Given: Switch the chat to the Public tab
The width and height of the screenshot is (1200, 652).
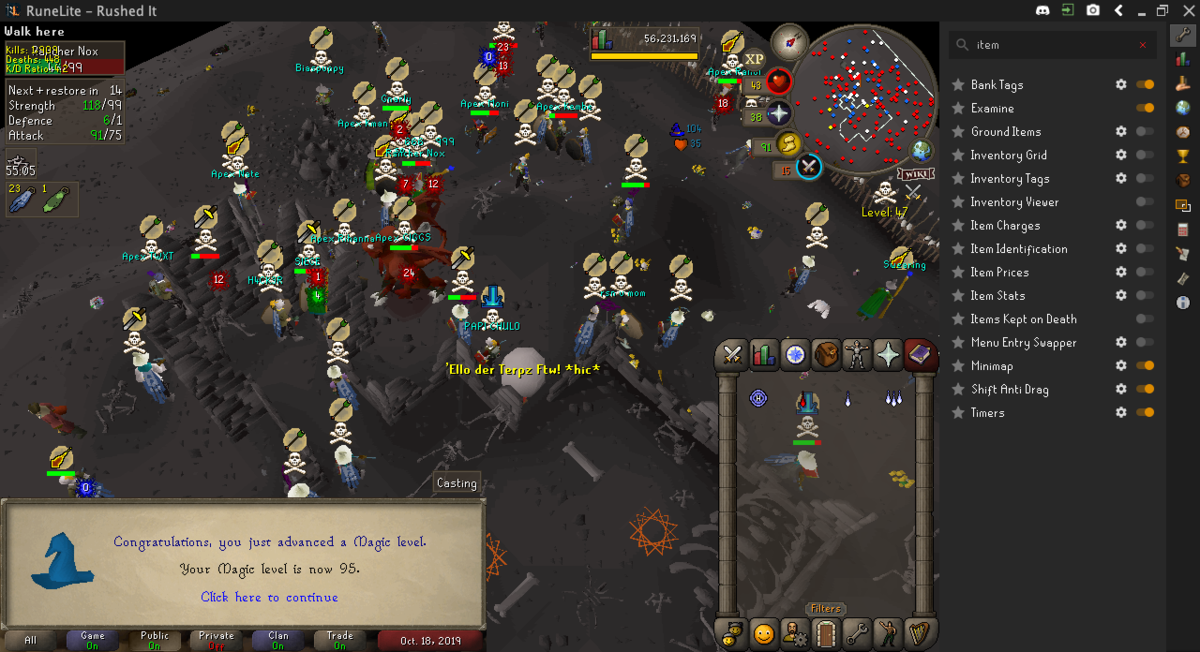Looking at the screenshot, I should pyautogui.click(x=154, y=640).
